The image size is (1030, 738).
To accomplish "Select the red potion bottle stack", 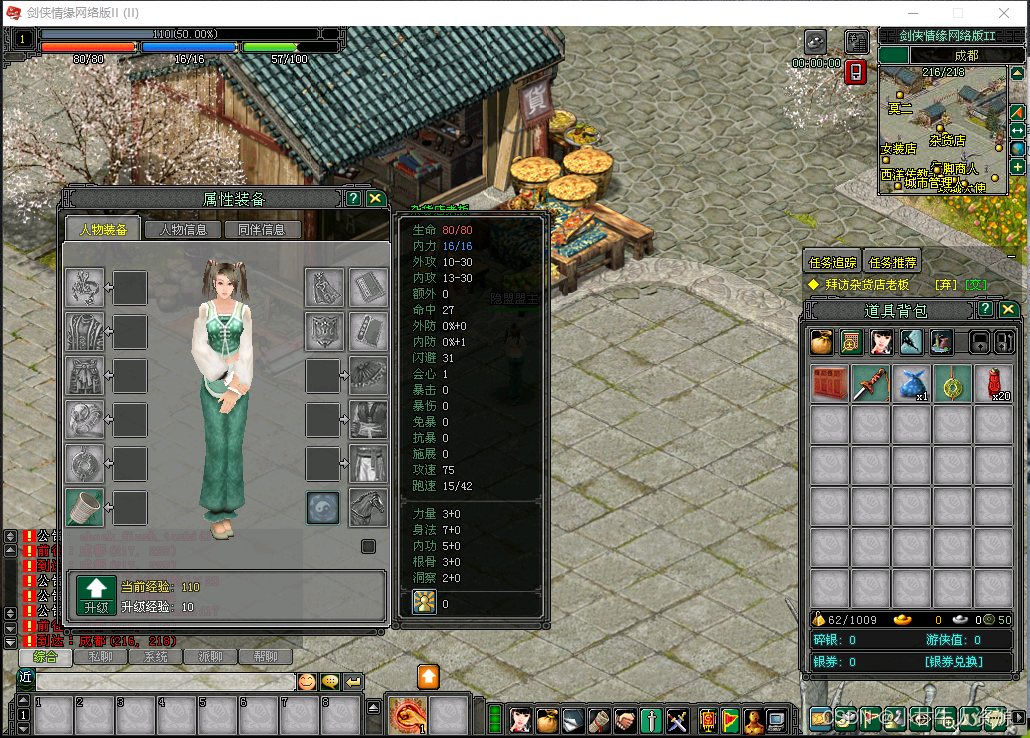I will coord(993,384).
